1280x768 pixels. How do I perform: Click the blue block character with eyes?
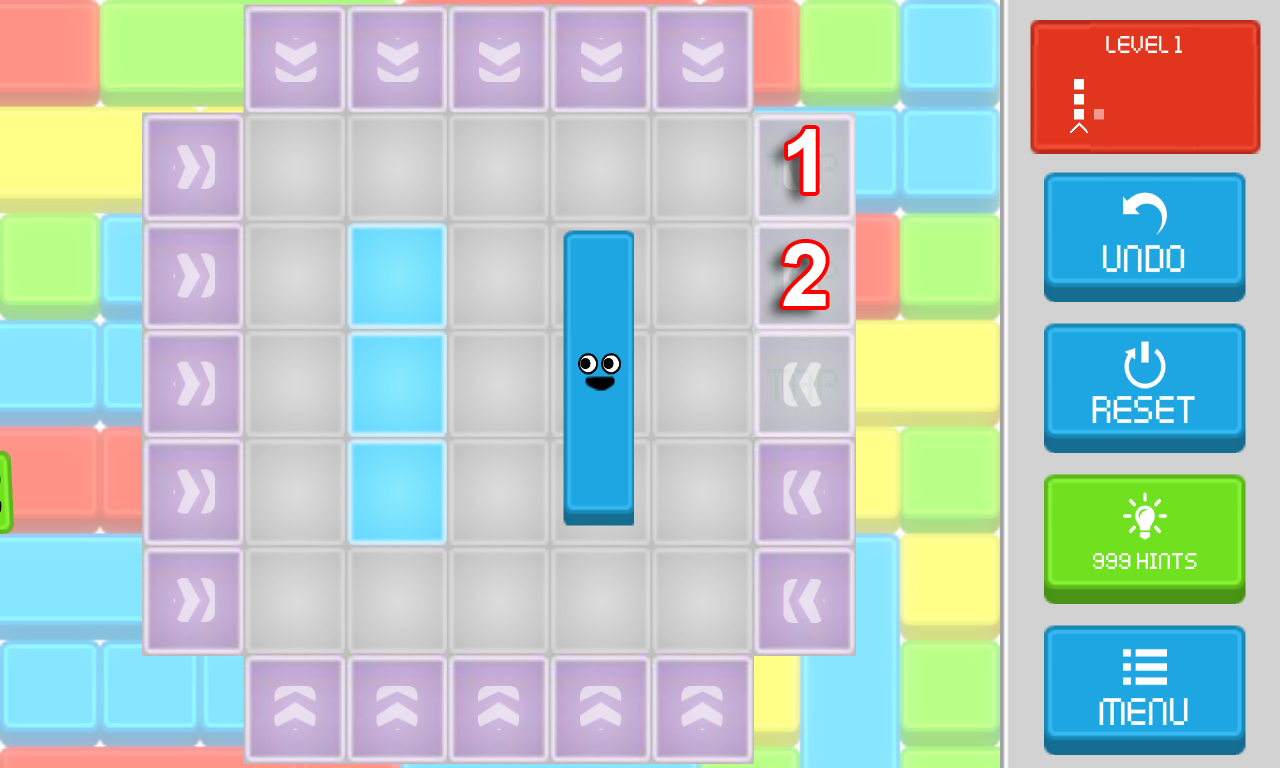point(599,375)
